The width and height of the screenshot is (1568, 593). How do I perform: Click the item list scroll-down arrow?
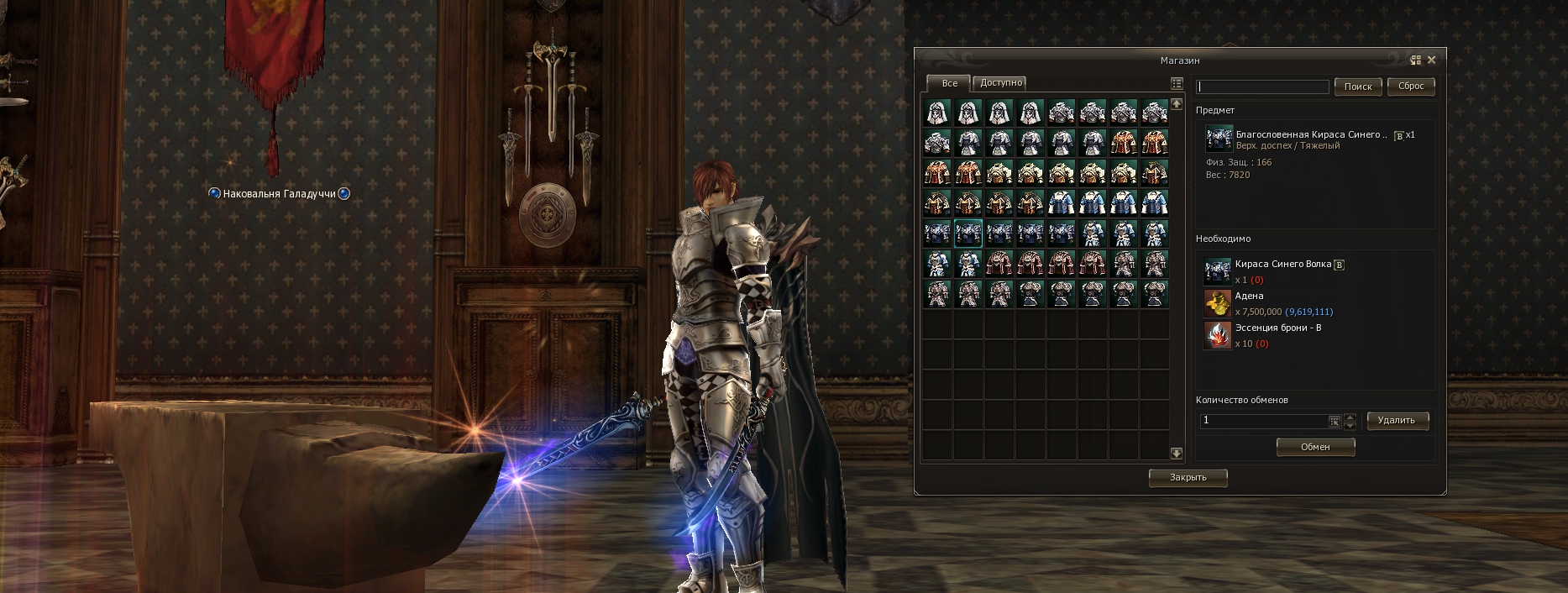[x=1177, y=453]
